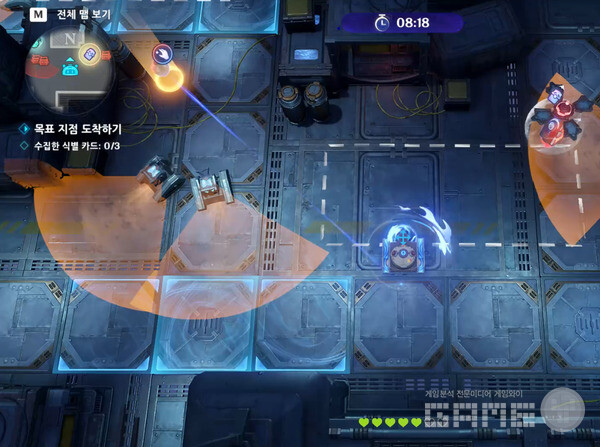Select the yellow card marker on the minimap
The height and width of the screenshot is (447, 600).
tap(88, 54)
